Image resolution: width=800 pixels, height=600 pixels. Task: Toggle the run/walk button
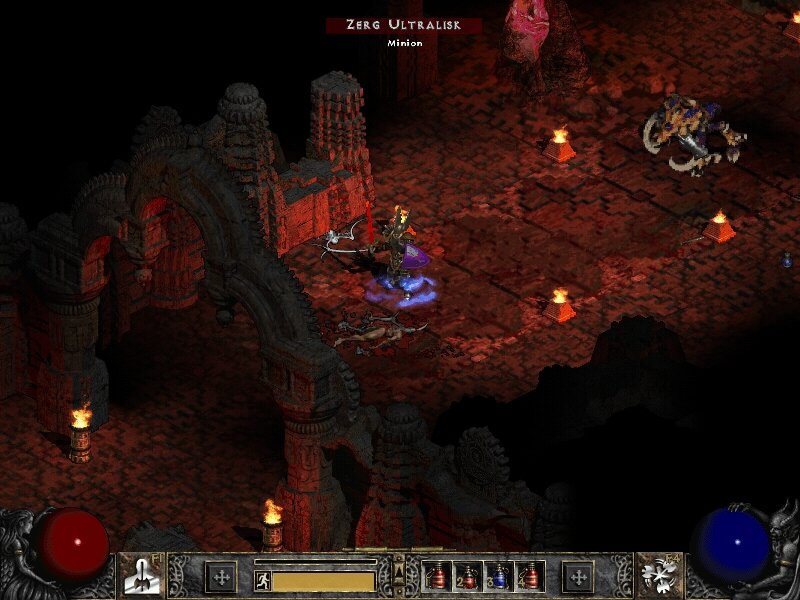pyautogui.click(x=263, y=581)
